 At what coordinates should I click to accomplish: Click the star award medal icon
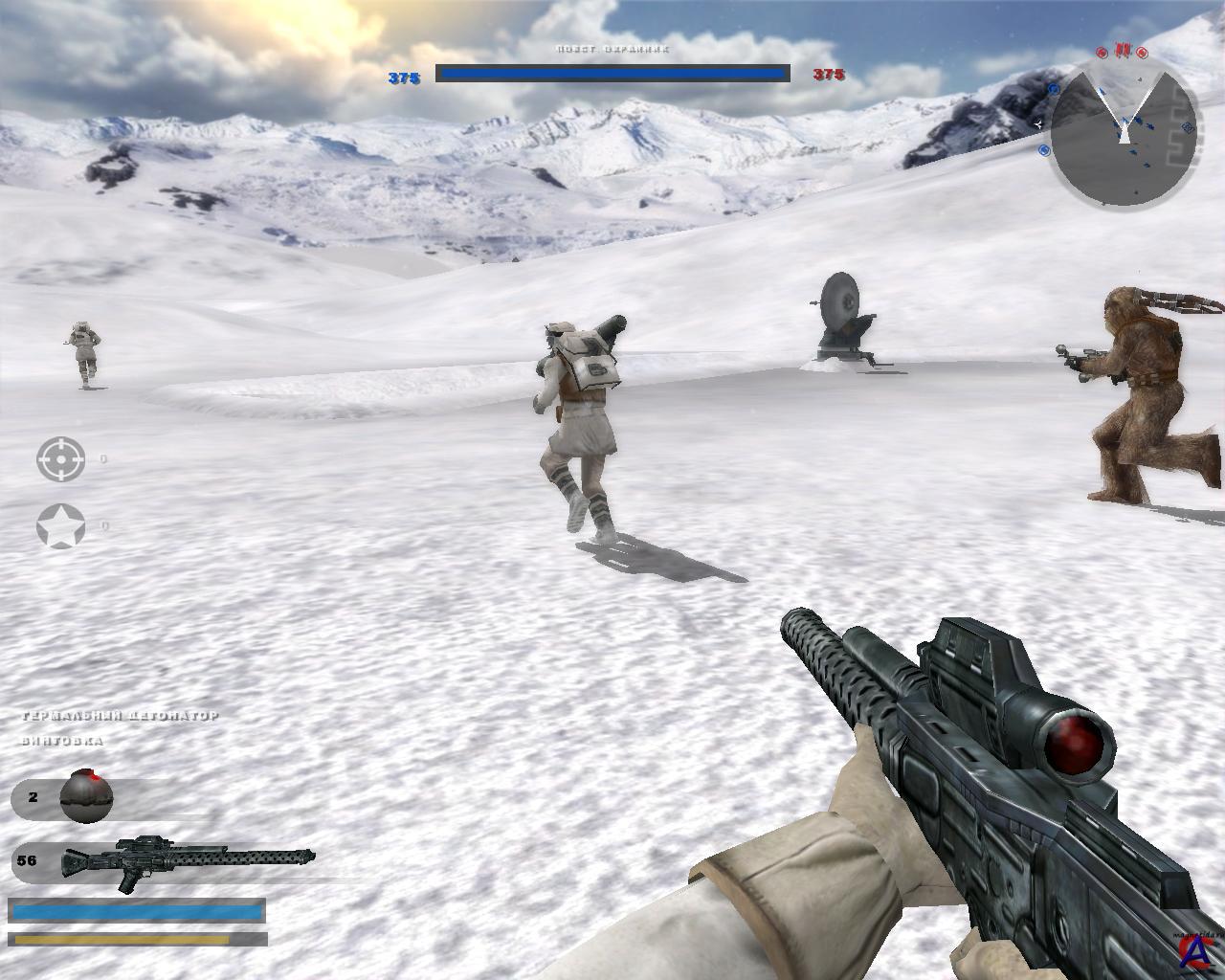(60, 526)
